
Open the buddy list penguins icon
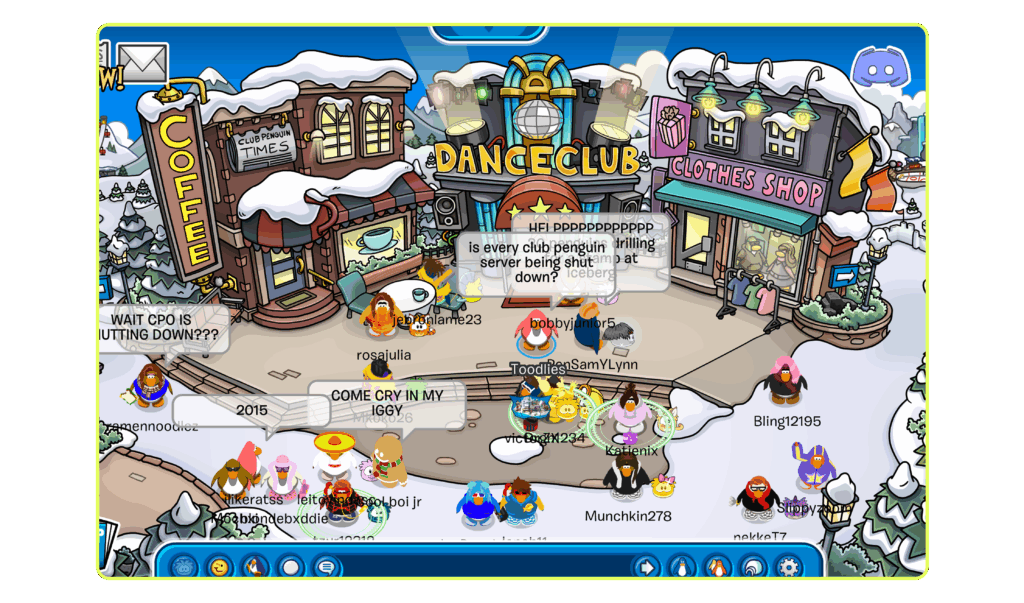pyautogui.click(x=717, y=567)
